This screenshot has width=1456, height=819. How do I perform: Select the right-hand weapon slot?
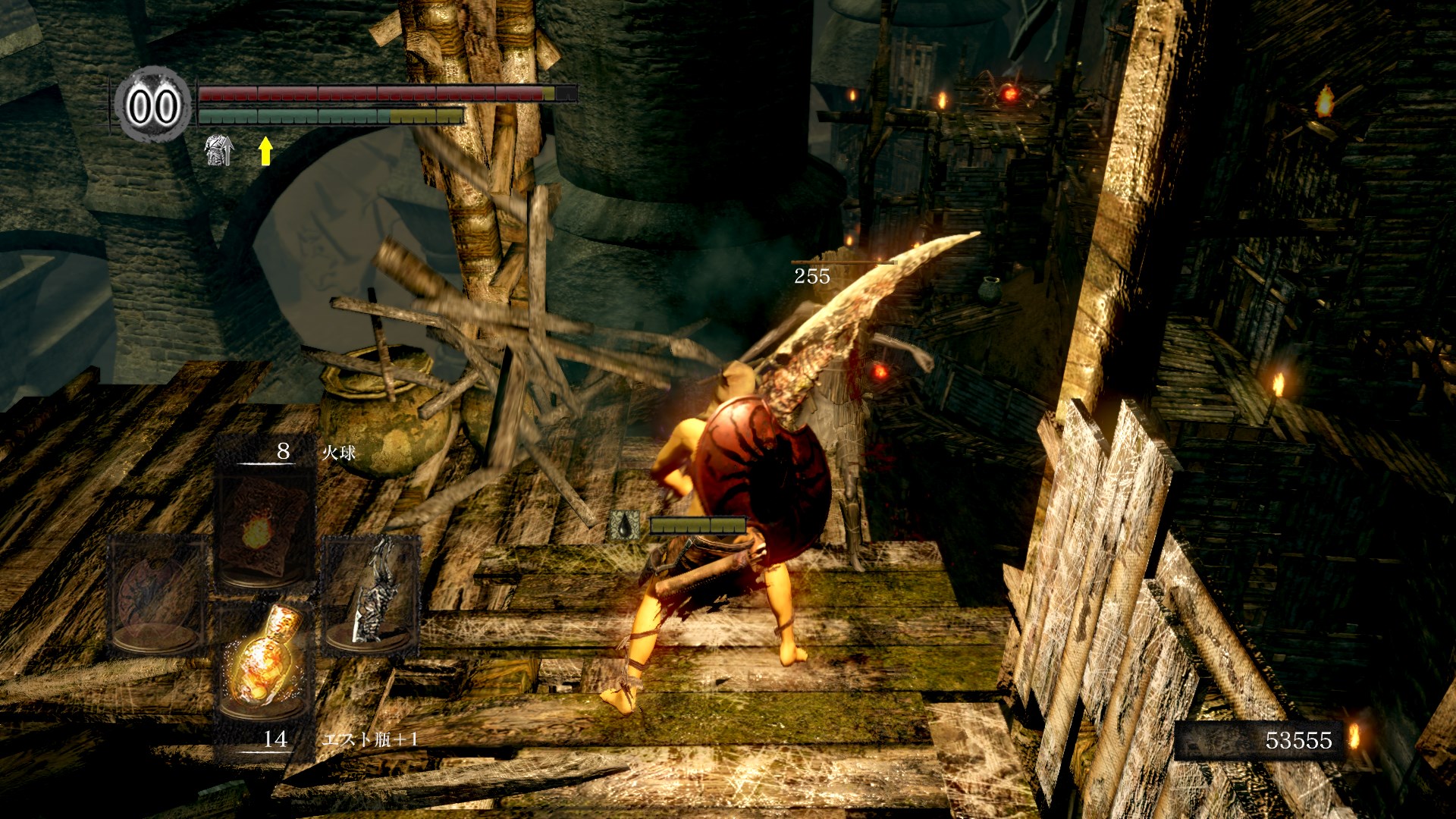(371, 595)
